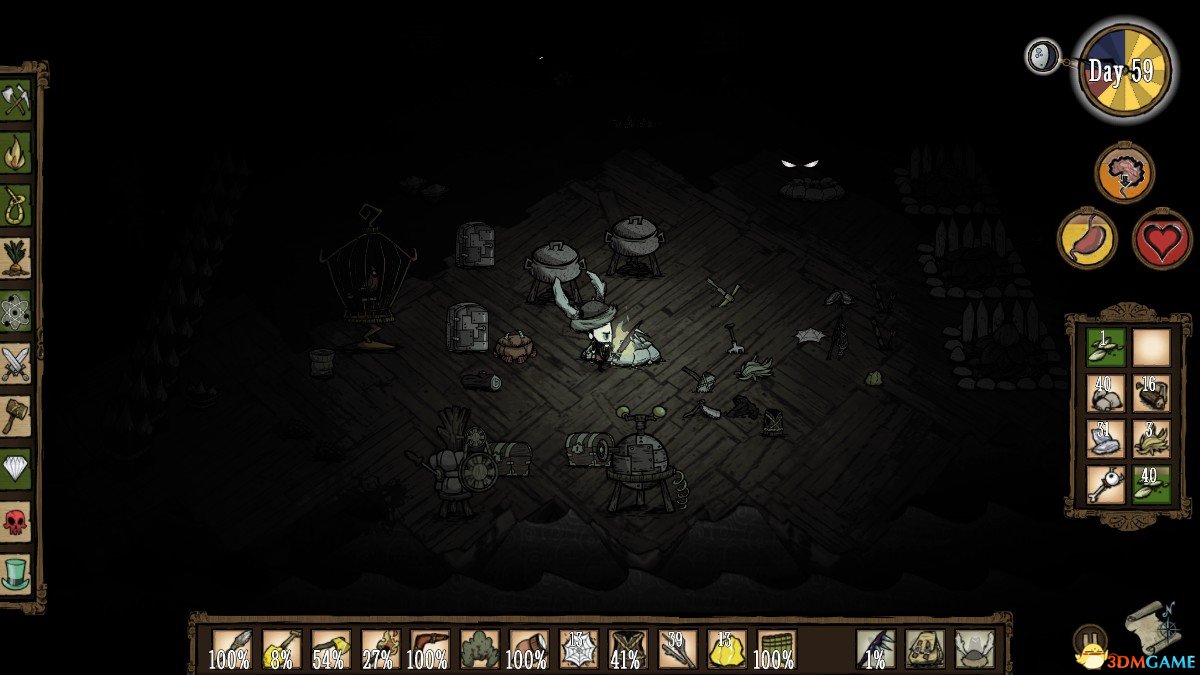This screenshot has height=675, width=1200.
Task: Select the Structures tab with hammer icon
Action: coord(16,415)
